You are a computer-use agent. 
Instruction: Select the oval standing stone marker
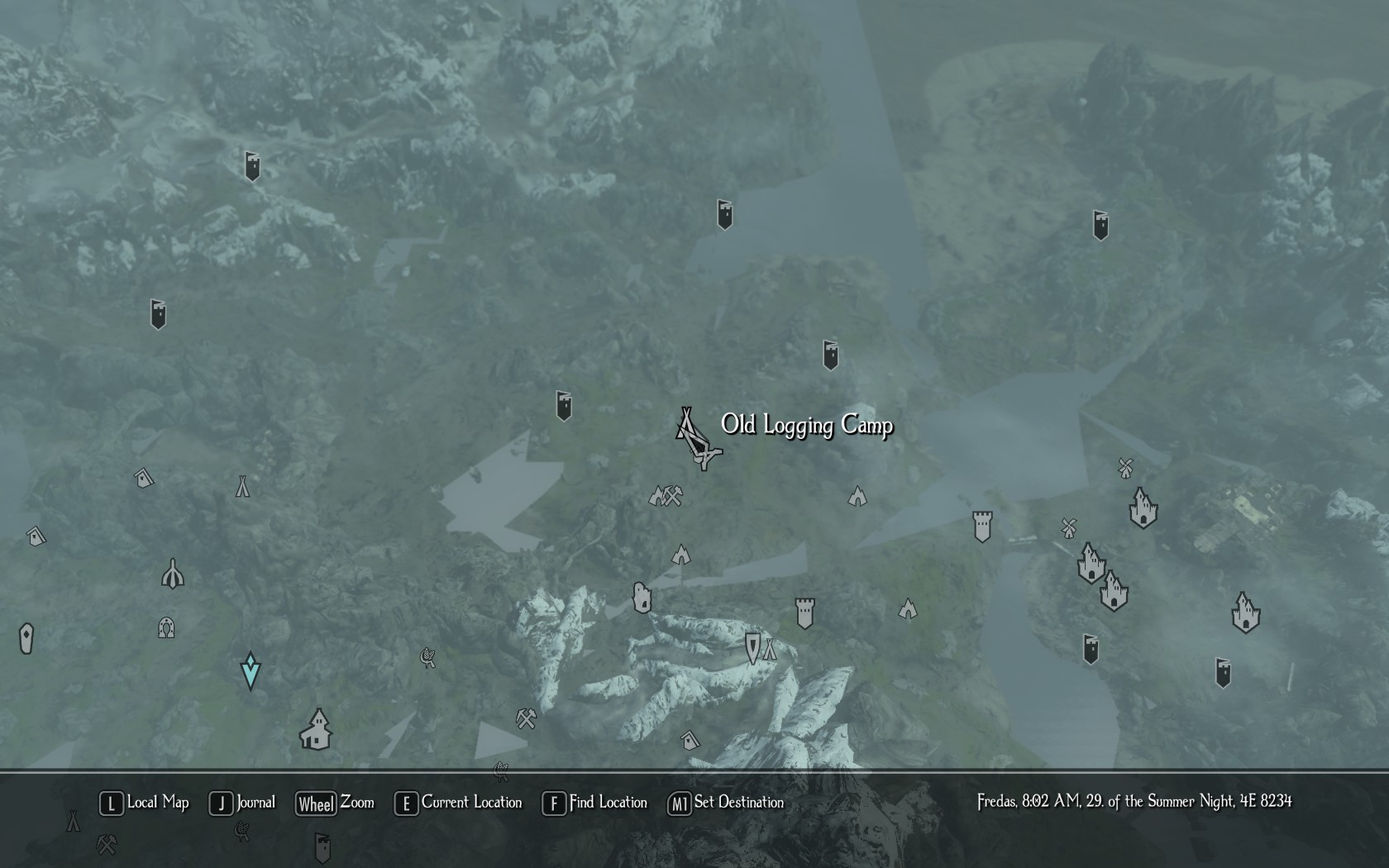pos(26,638)
